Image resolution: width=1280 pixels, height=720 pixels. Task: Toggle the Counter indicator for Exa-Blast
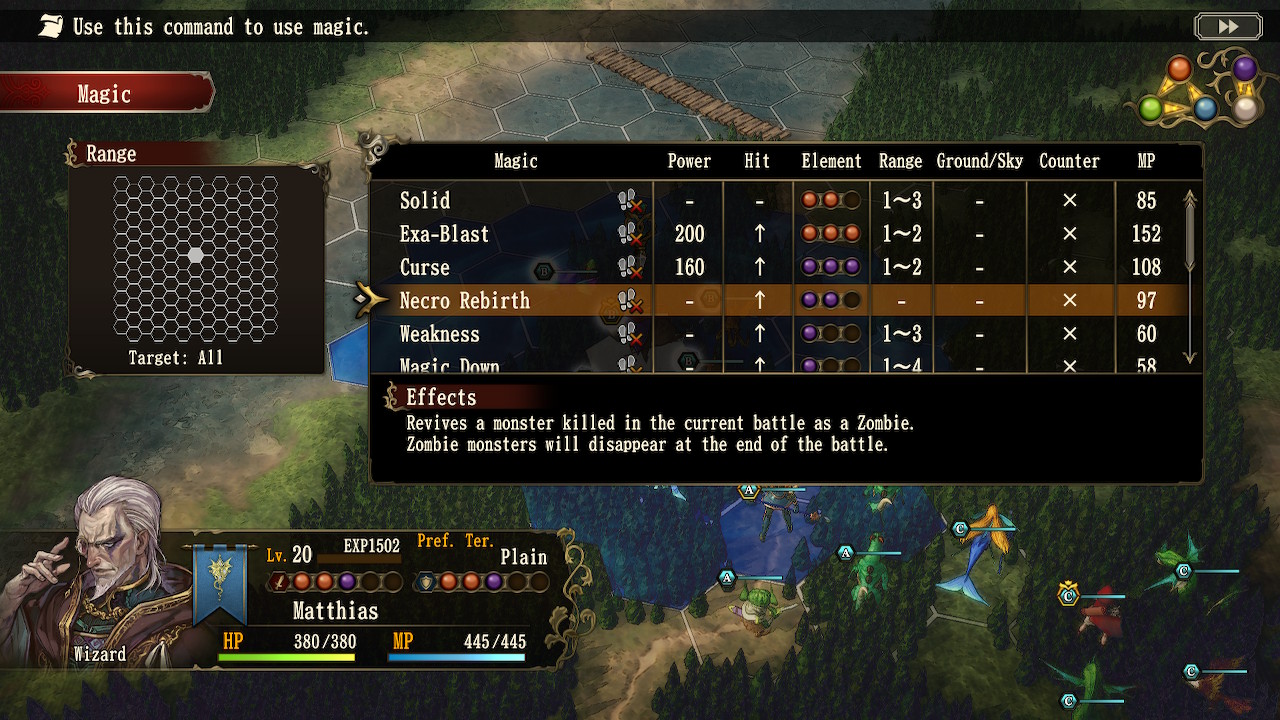tap(1069, 234)
